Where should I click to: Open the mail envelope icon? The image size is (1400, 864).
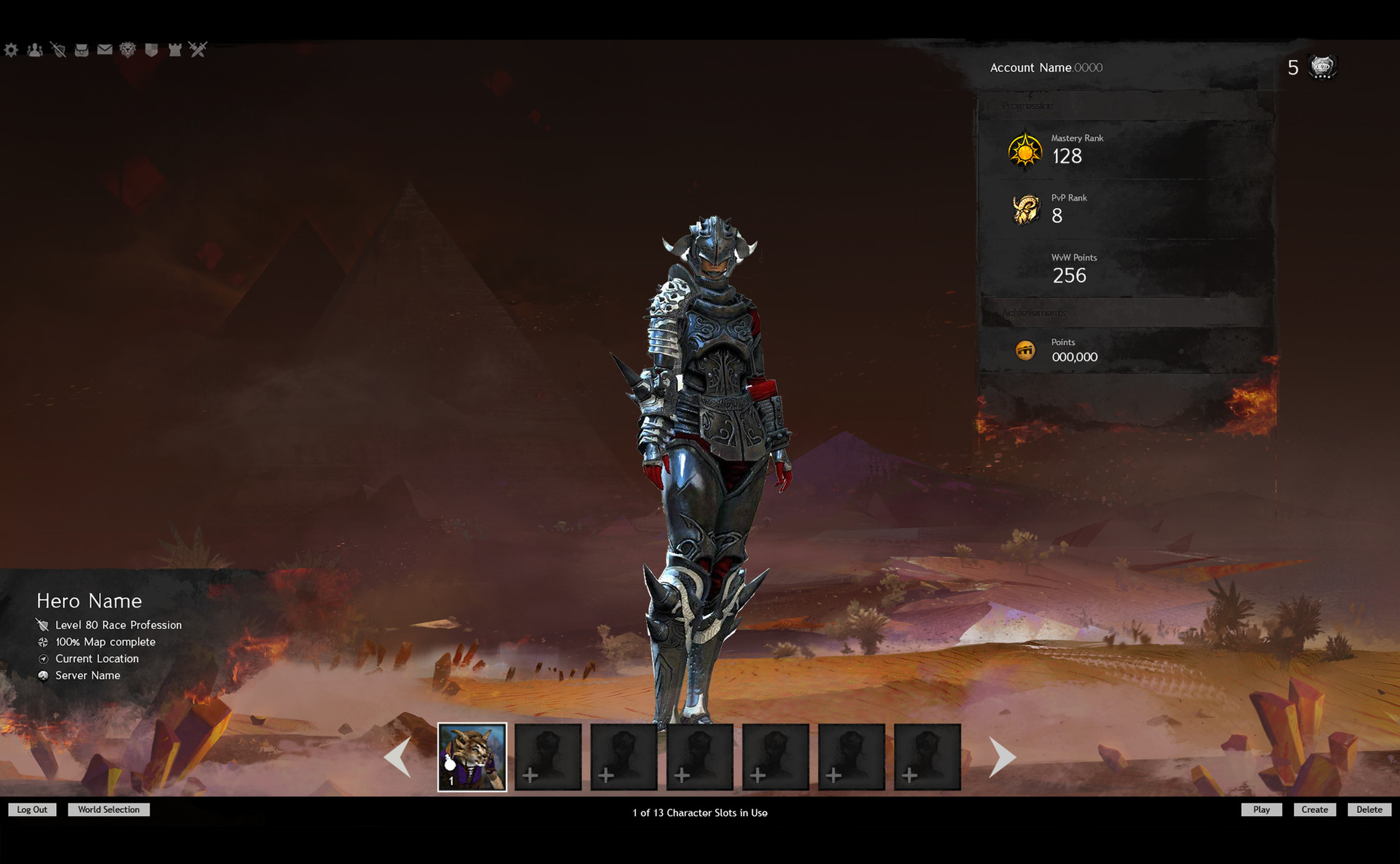point(105,50)
